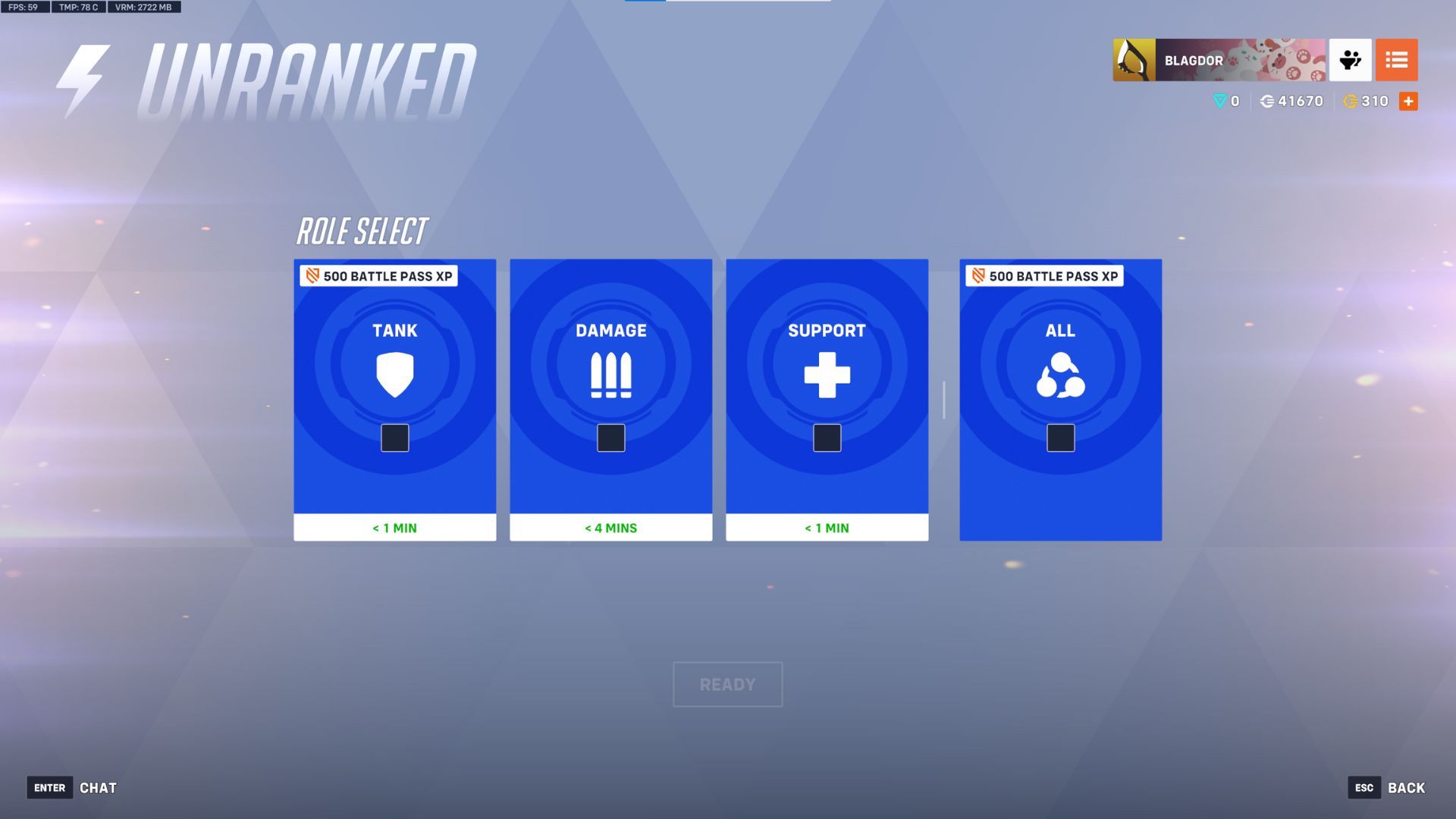Check the Tank role checkbox
1456x819 pixels.
coord(394,438)
